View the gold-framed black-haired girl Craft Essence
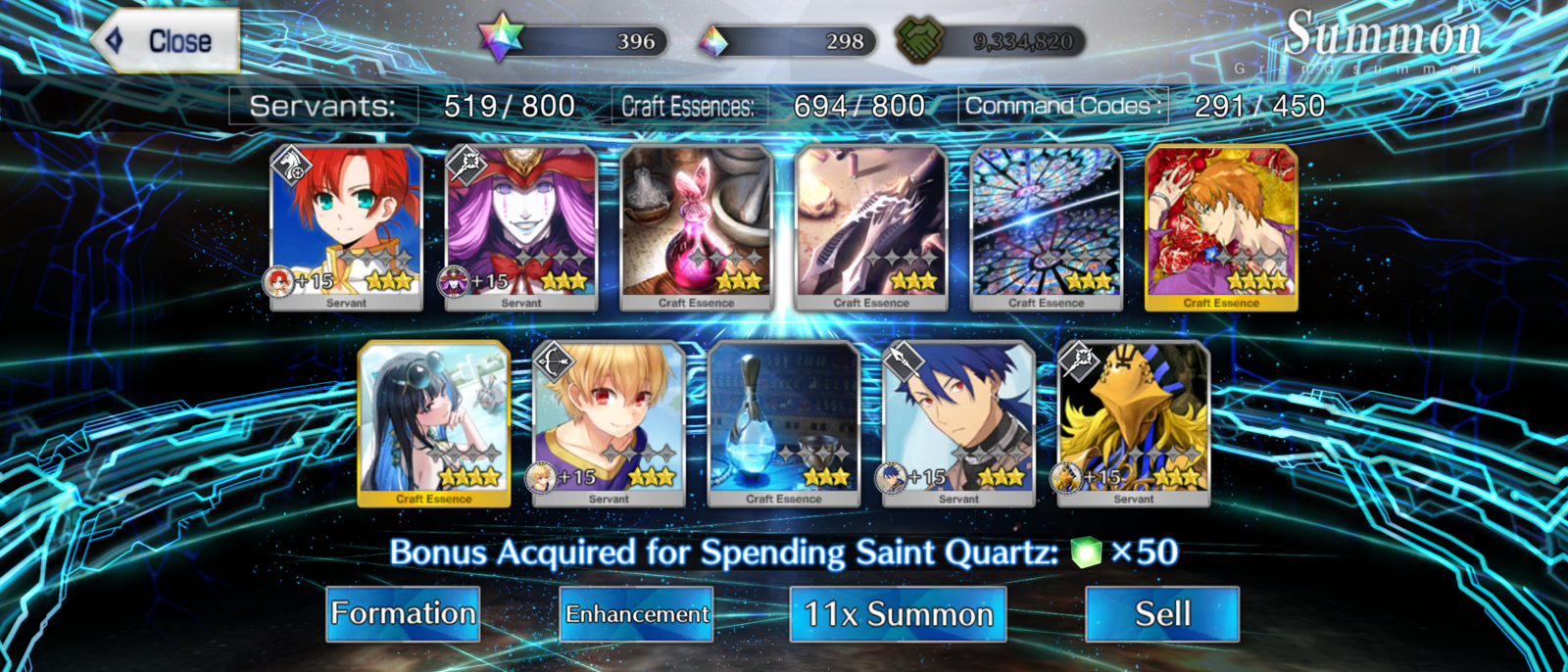This screenshot has width=1568, height=672. coord(434,423)
